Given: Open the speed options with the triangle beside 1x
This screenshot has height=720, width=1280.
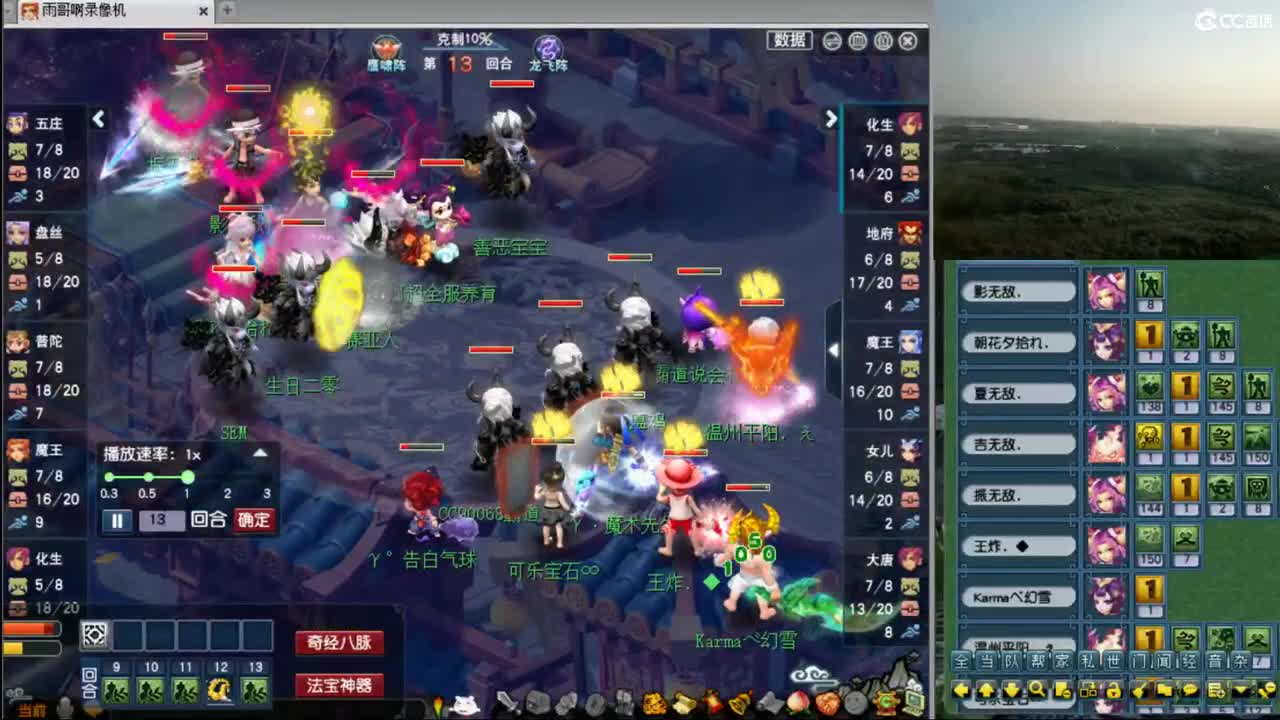Looking at the screenshot, I should [x=259, y=451].
